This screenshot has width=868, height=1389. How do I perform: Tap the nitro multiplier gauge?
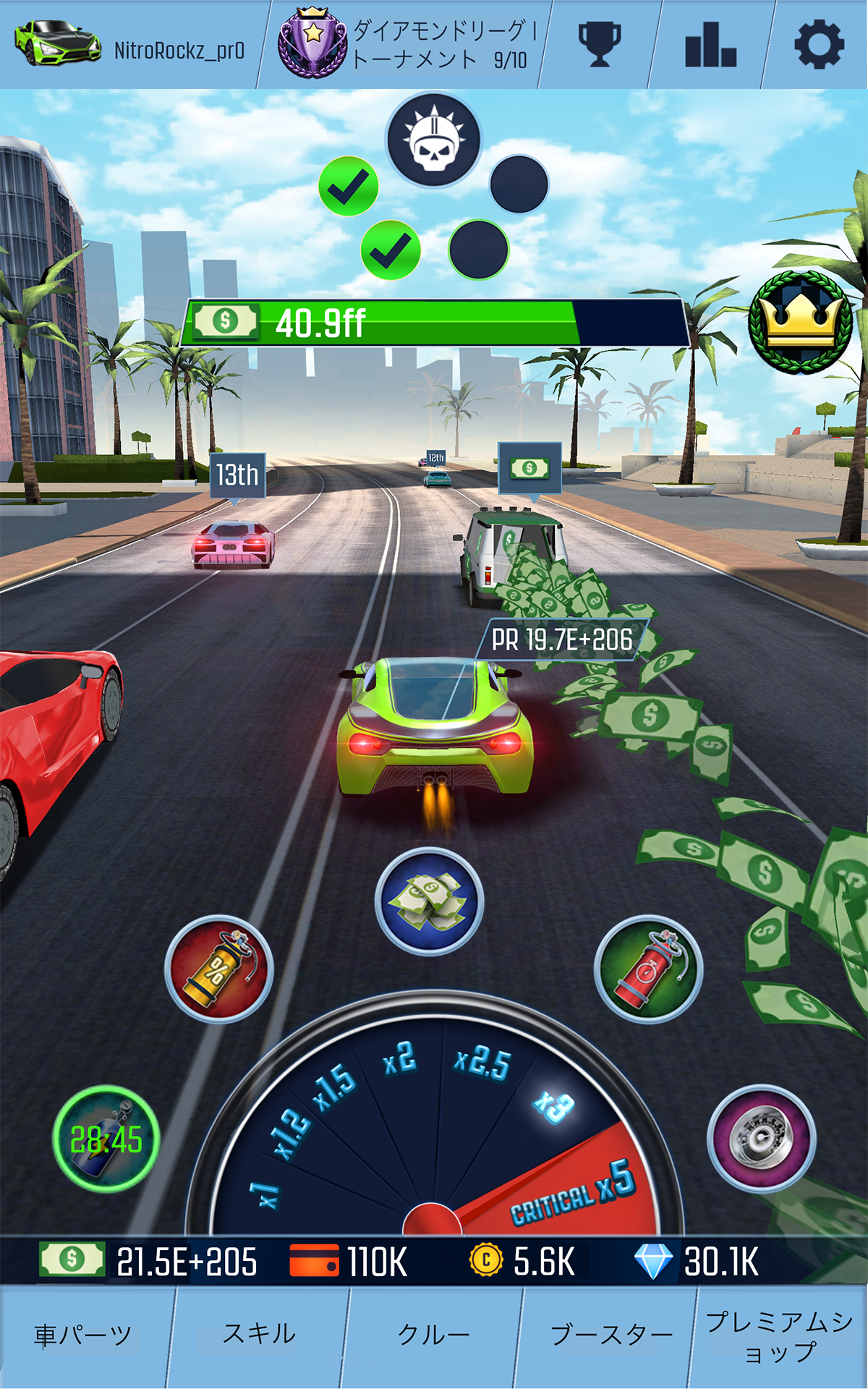(x=434, y=1129)
